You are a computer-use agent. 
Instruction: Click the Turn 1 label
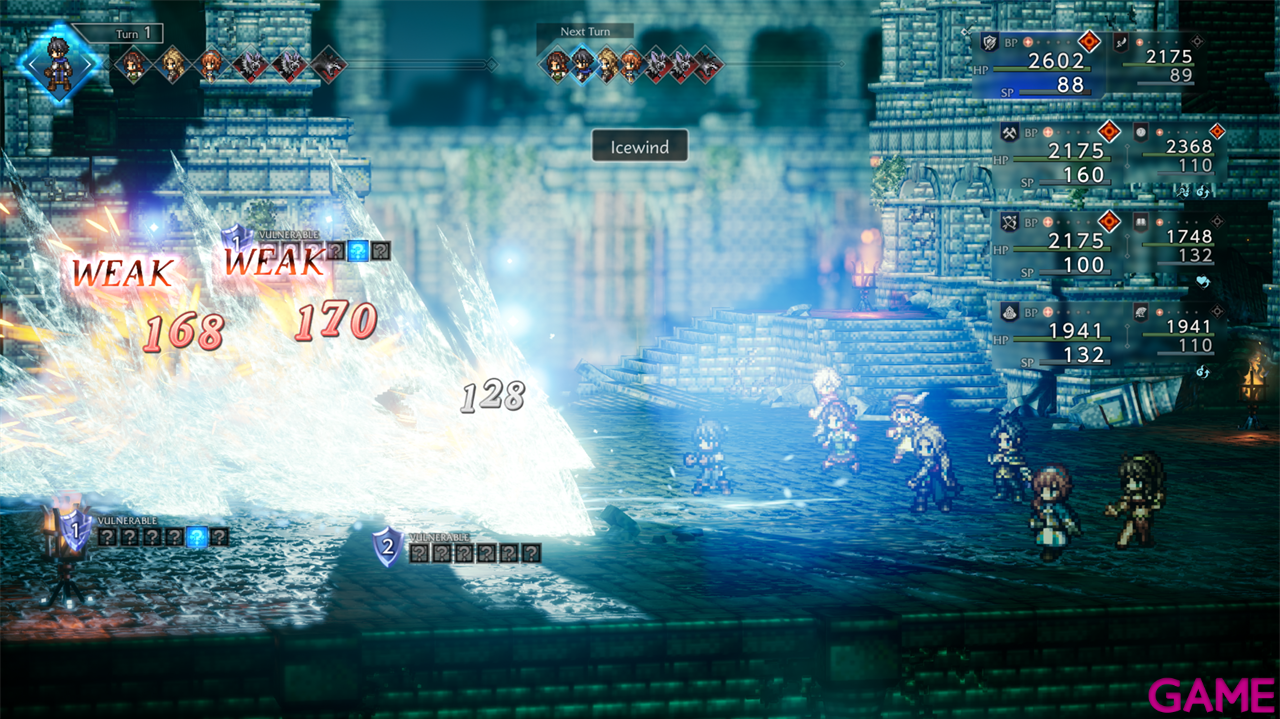131,33
